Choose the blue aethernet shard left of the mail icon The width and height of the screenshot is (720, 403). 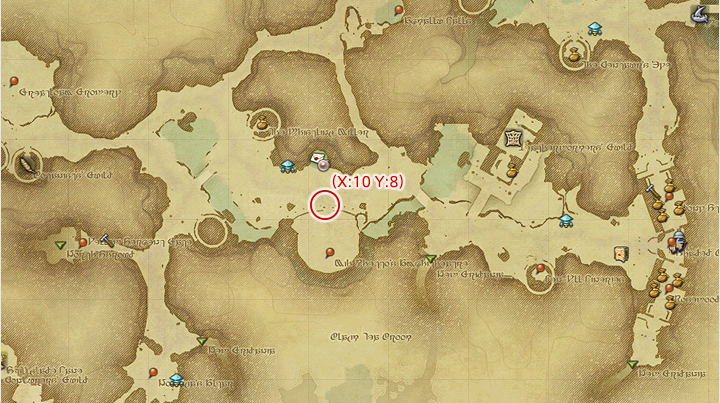click(x=288, y=166)
